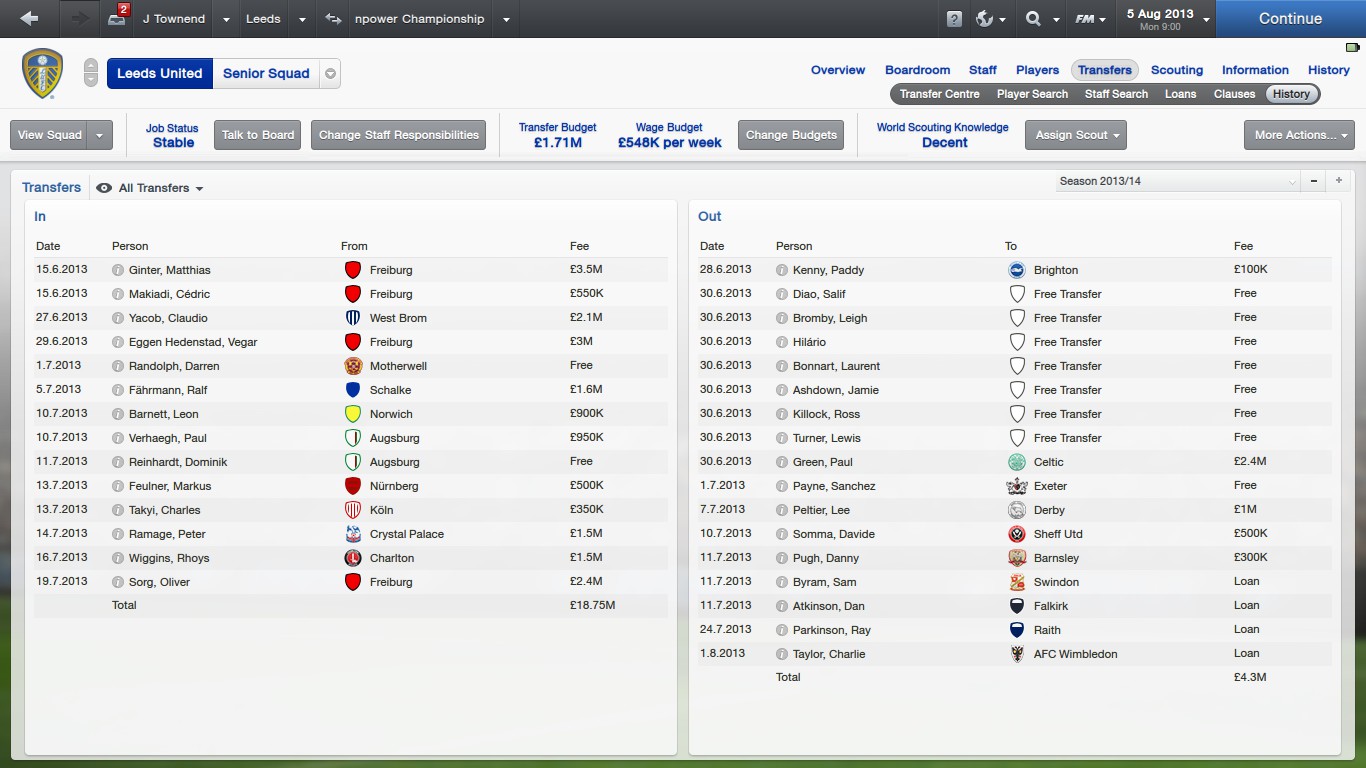Open the search magnifier menu
This screenshot has height=768, width=1366.
pyautogui.click(x=1039, y=19)
